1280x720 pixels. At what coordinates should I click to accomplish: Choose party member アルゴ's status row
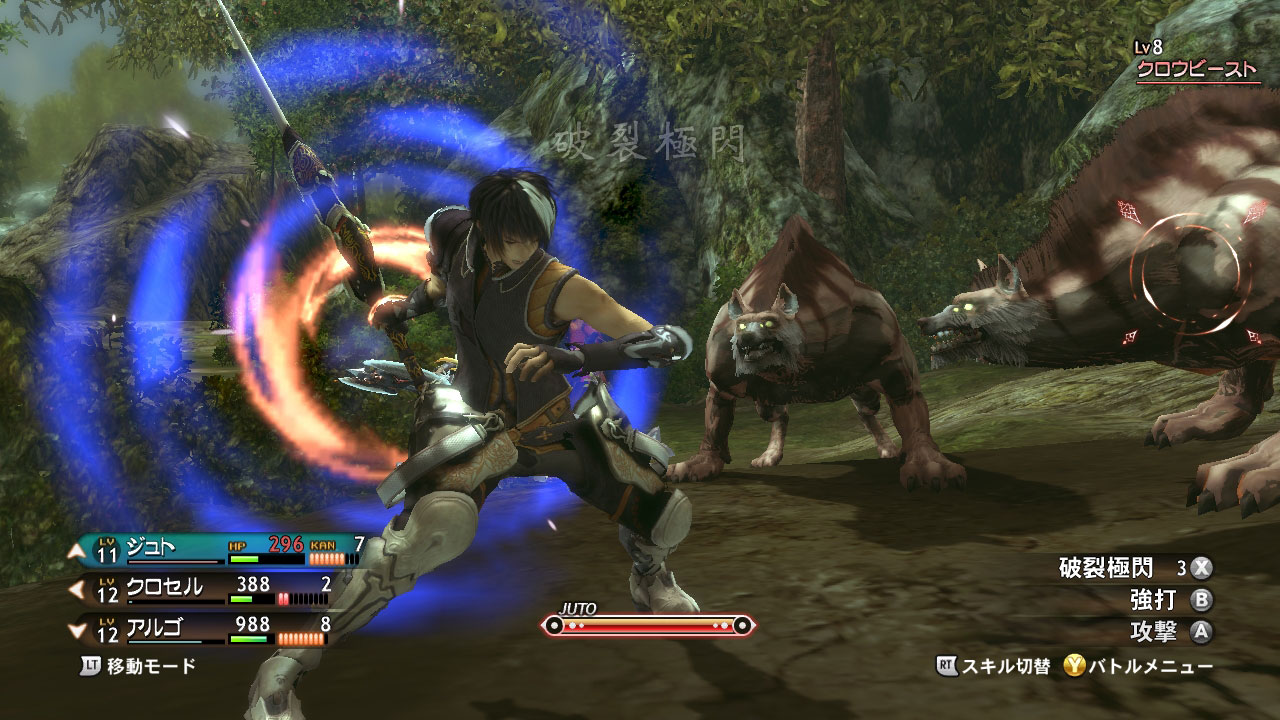[x=200, y=630]
